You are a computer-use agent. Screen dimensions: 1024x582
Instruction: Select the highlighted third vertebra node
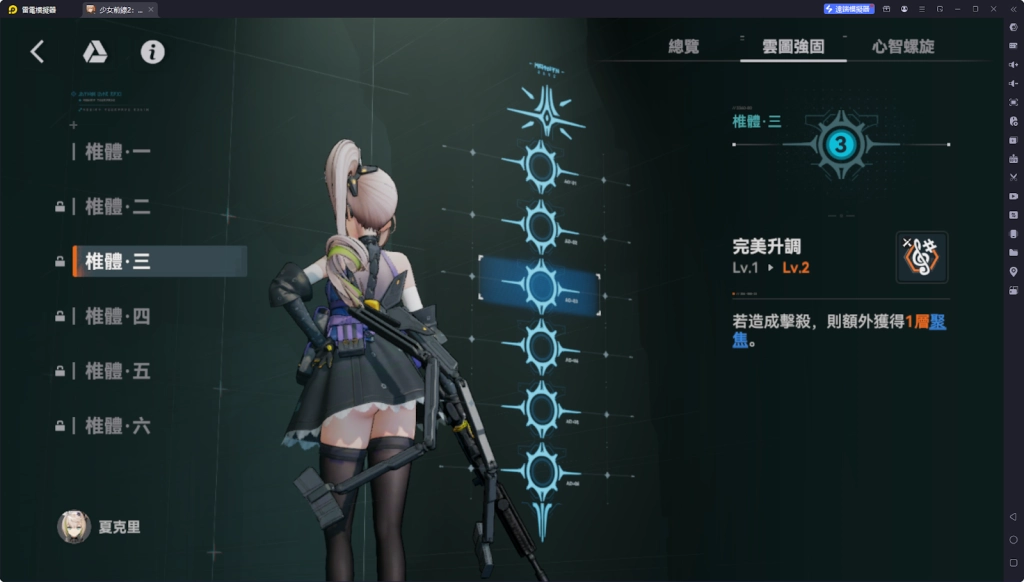coord(541,287)
